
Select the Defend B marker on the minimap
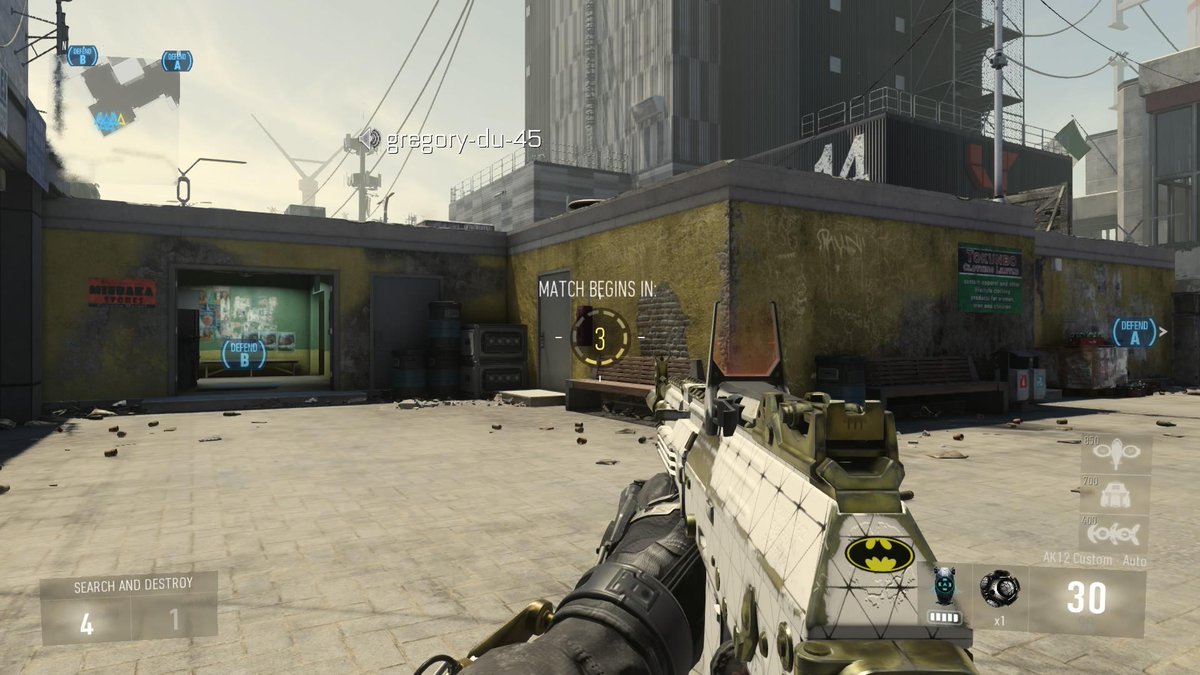[x=82, y=56]
